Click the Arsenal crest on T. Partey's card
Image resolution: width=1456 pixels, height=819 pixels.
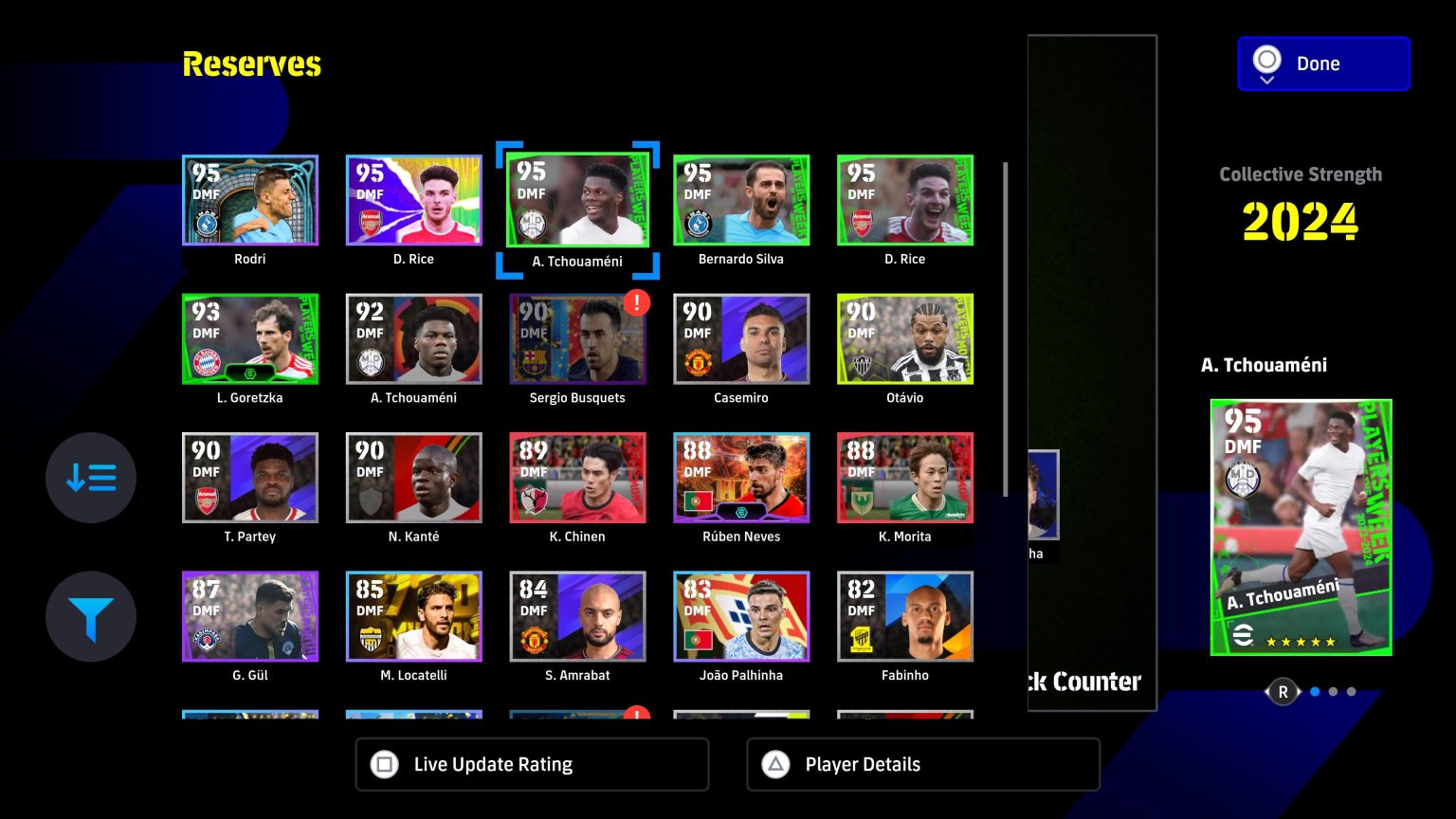pyautogui.click(x=205, y=500)
